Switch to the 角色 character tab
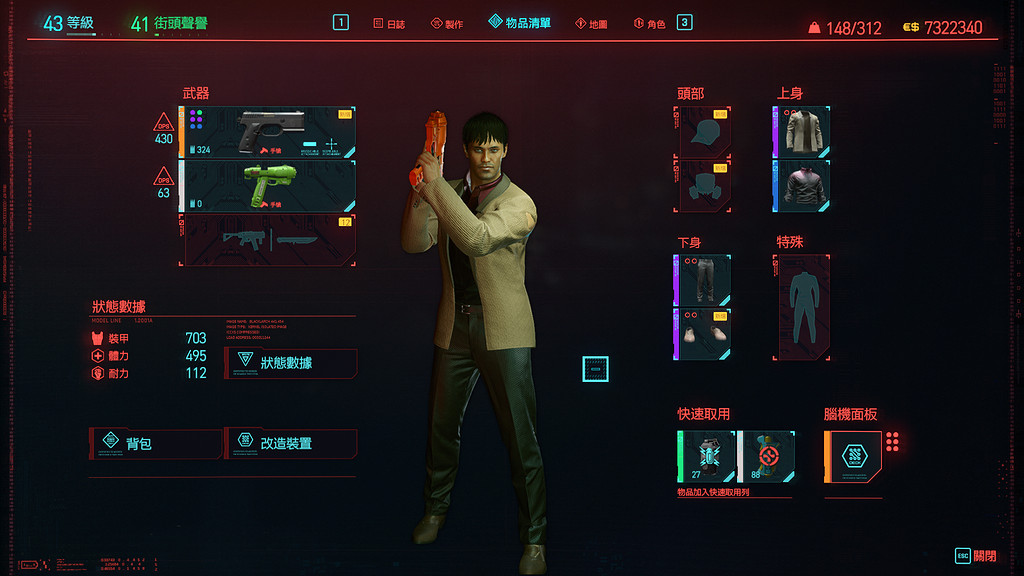The image size is (1024, 576). [650, 23]
